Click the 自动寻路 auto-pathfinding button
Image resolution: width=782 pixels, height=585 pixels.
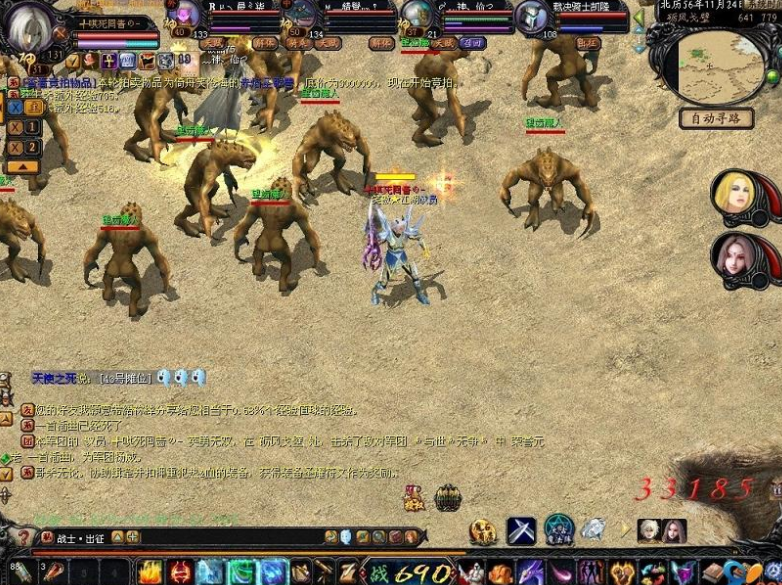(716, 118)
